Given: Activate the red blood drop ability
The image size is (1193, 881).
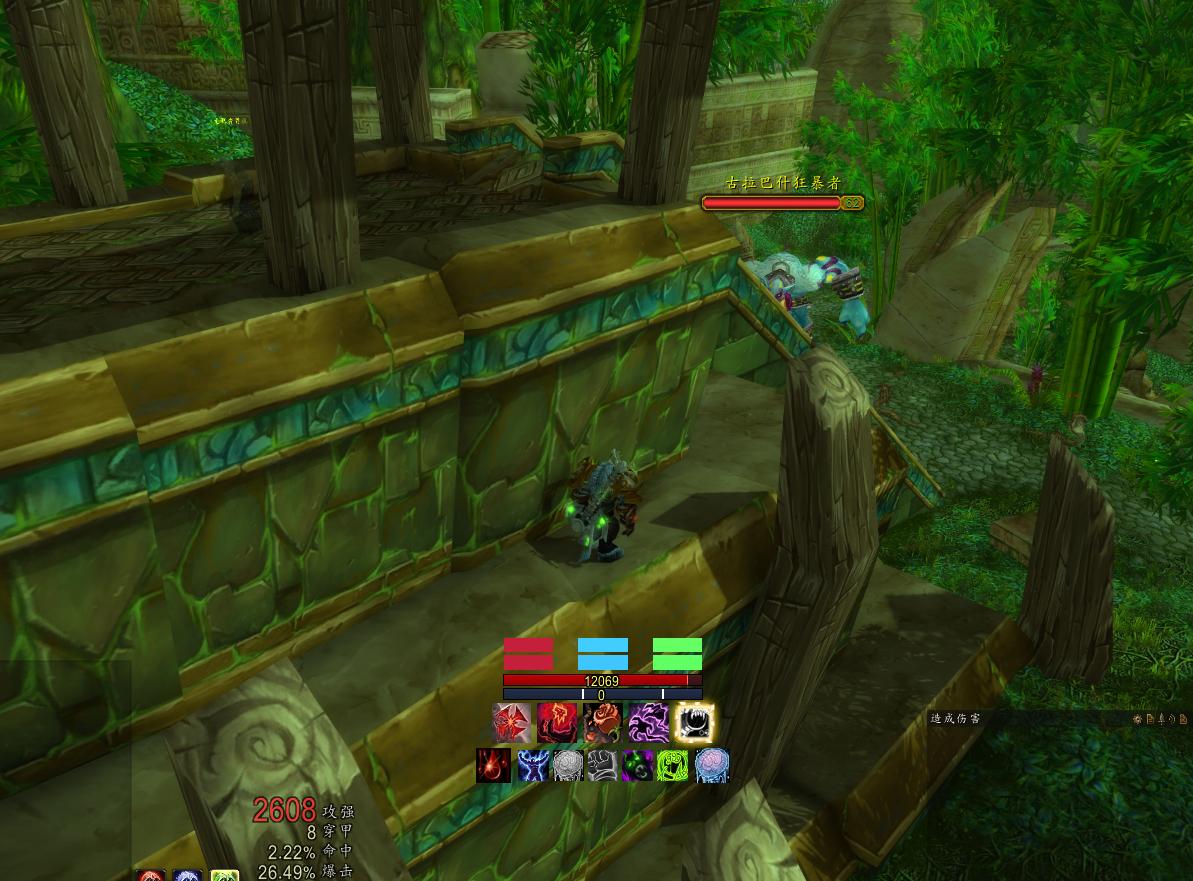Looking at the screenshot, I should pyautogui.click(x=493, y=765).
